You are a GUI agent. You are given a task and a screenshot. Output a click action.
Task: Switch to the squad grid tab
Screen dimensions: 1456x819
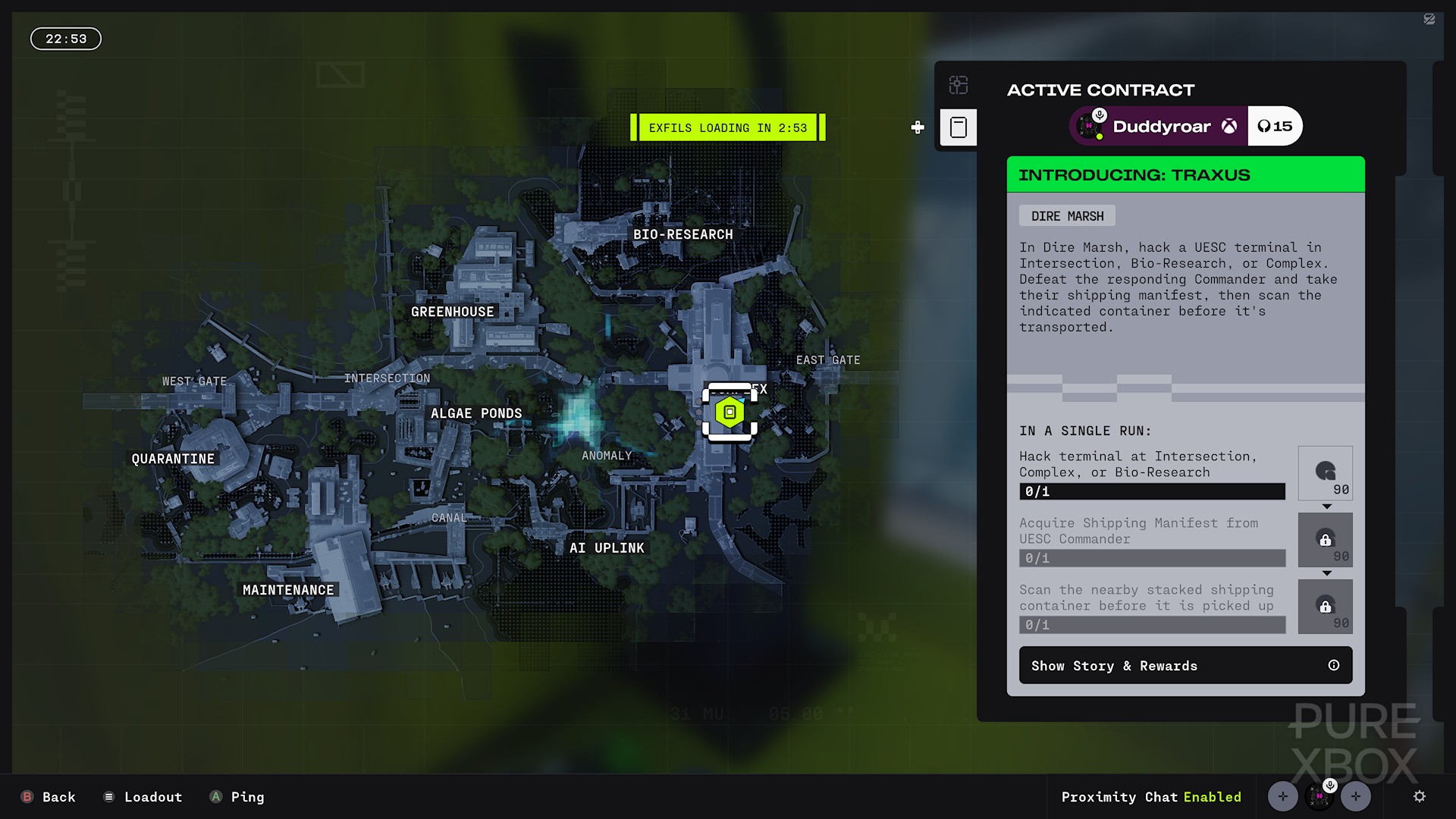[x=959, y=85]
